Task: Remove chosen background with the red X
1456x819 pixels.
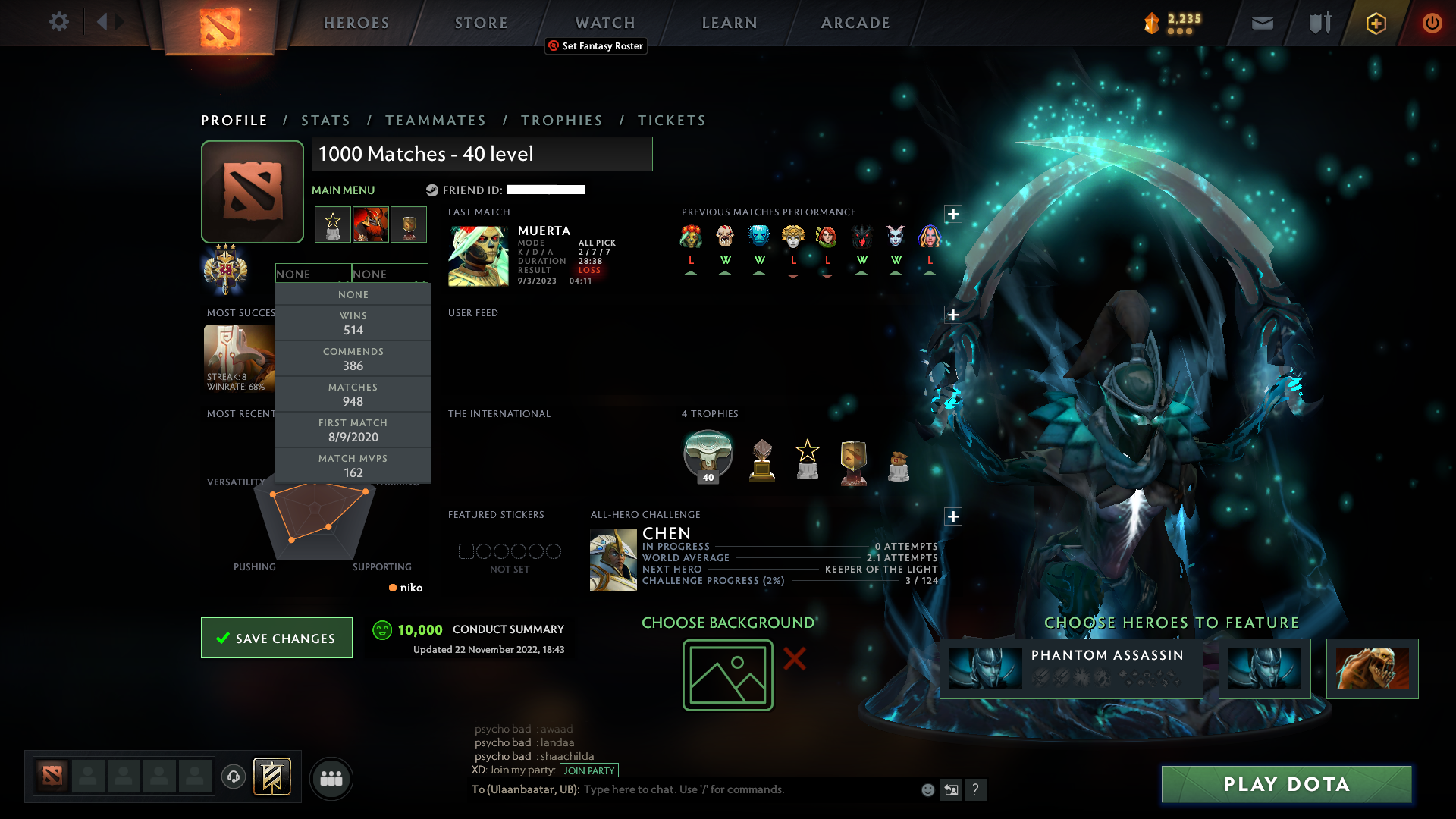Action: 794,660
